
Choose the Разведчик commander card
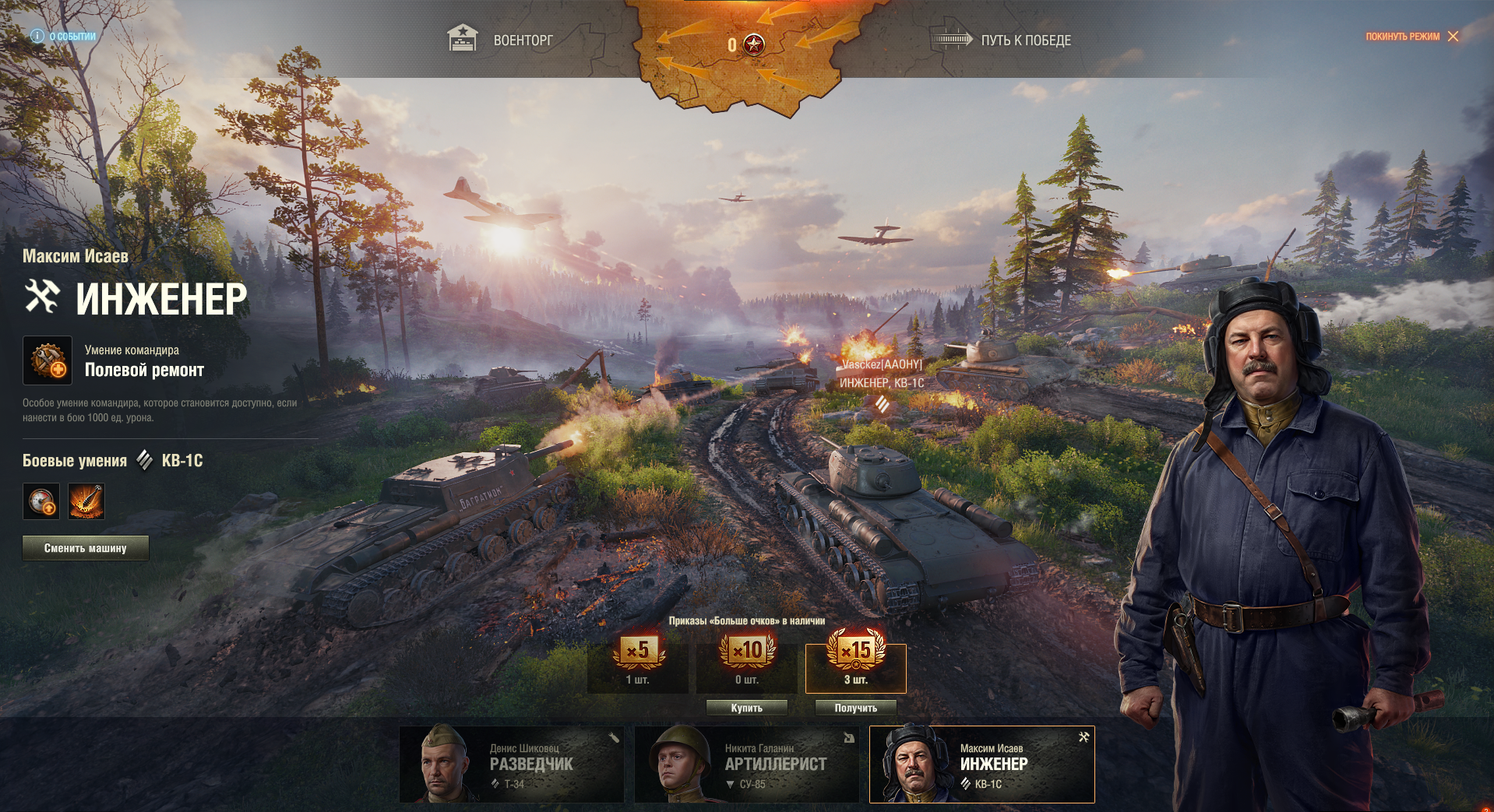click(x=512, y=765)
